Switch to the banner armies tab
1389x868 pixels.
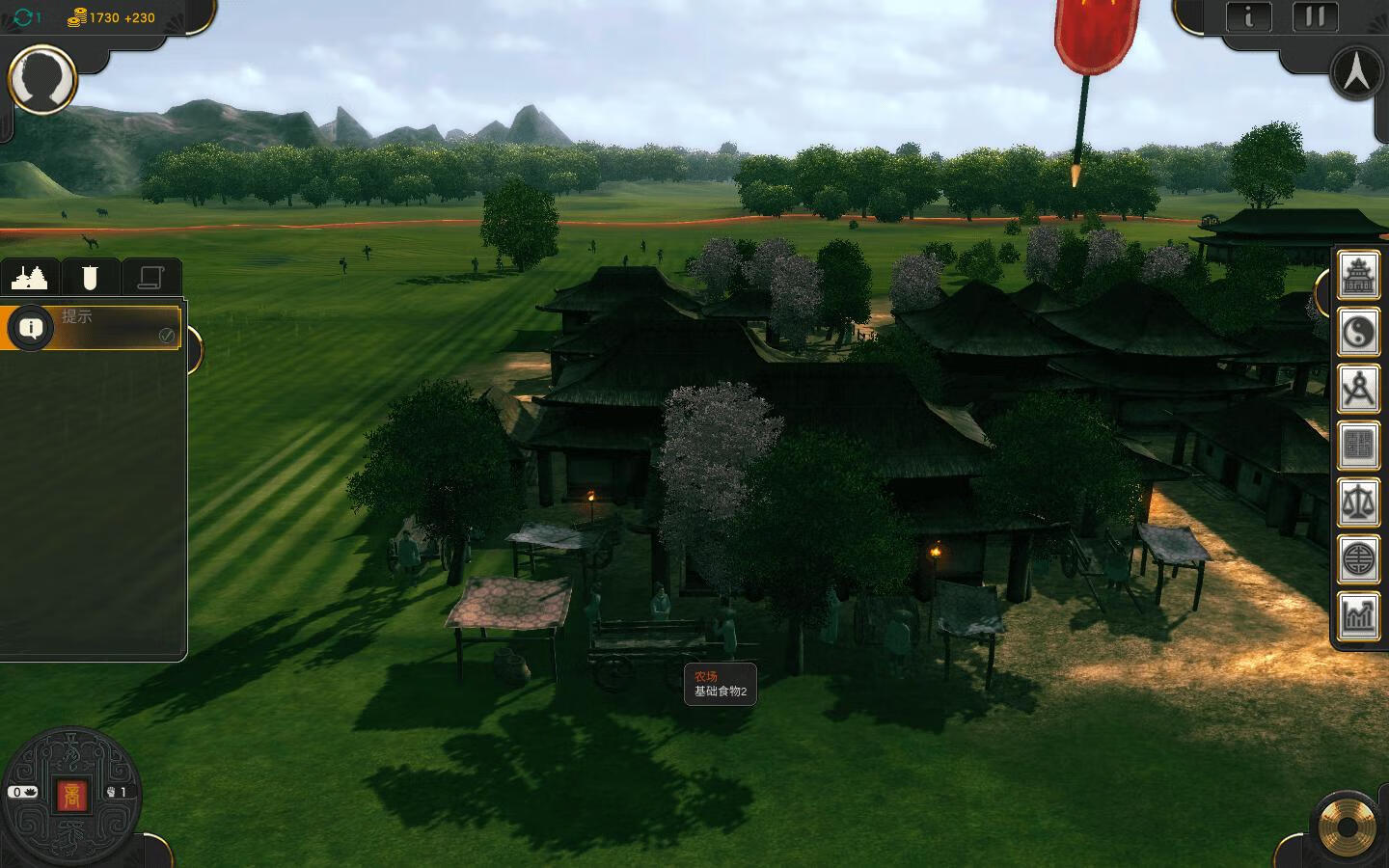[90, 278]
